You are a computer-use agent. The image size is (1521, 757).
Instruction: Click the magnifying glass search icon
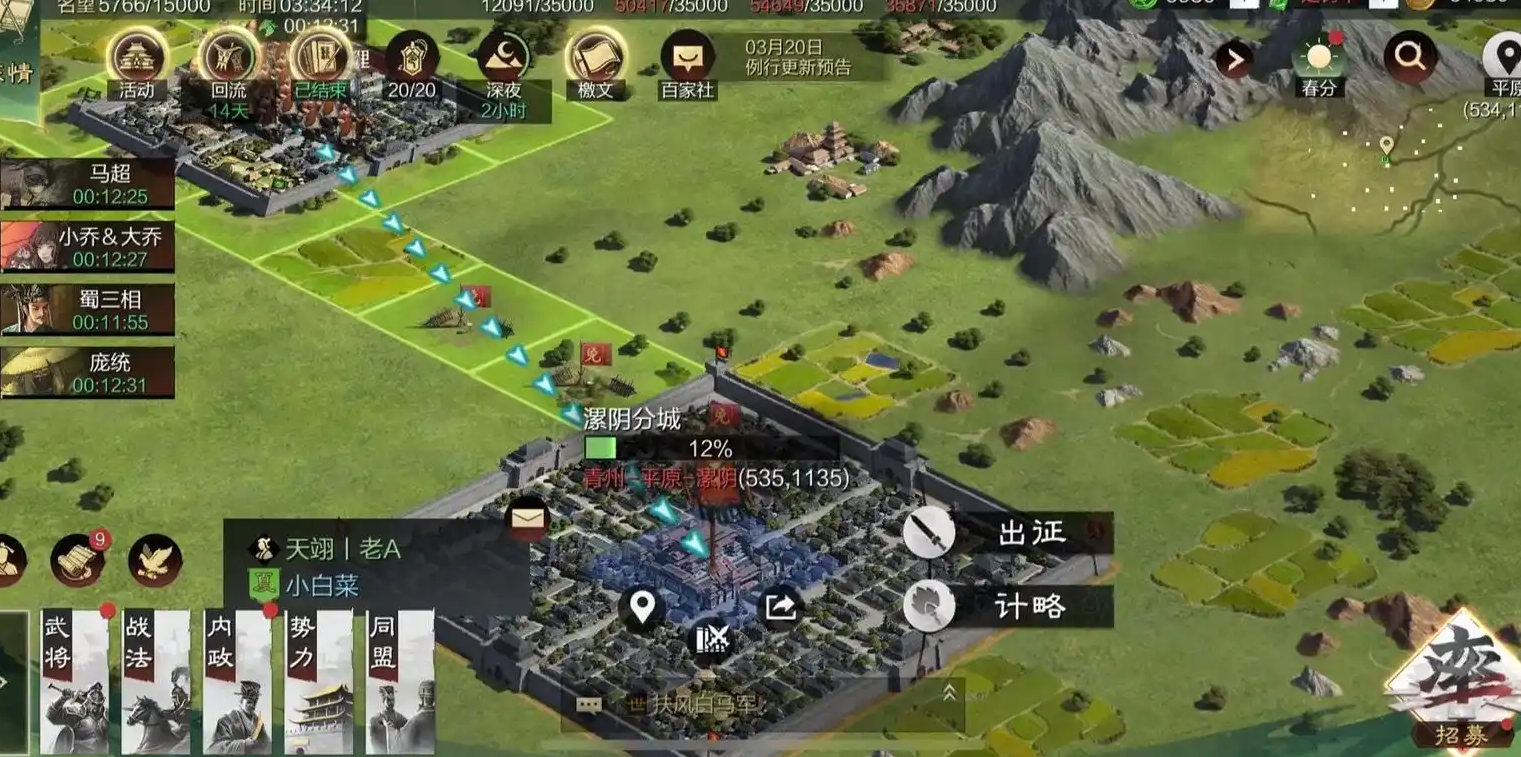click(x=1410, y=57)
